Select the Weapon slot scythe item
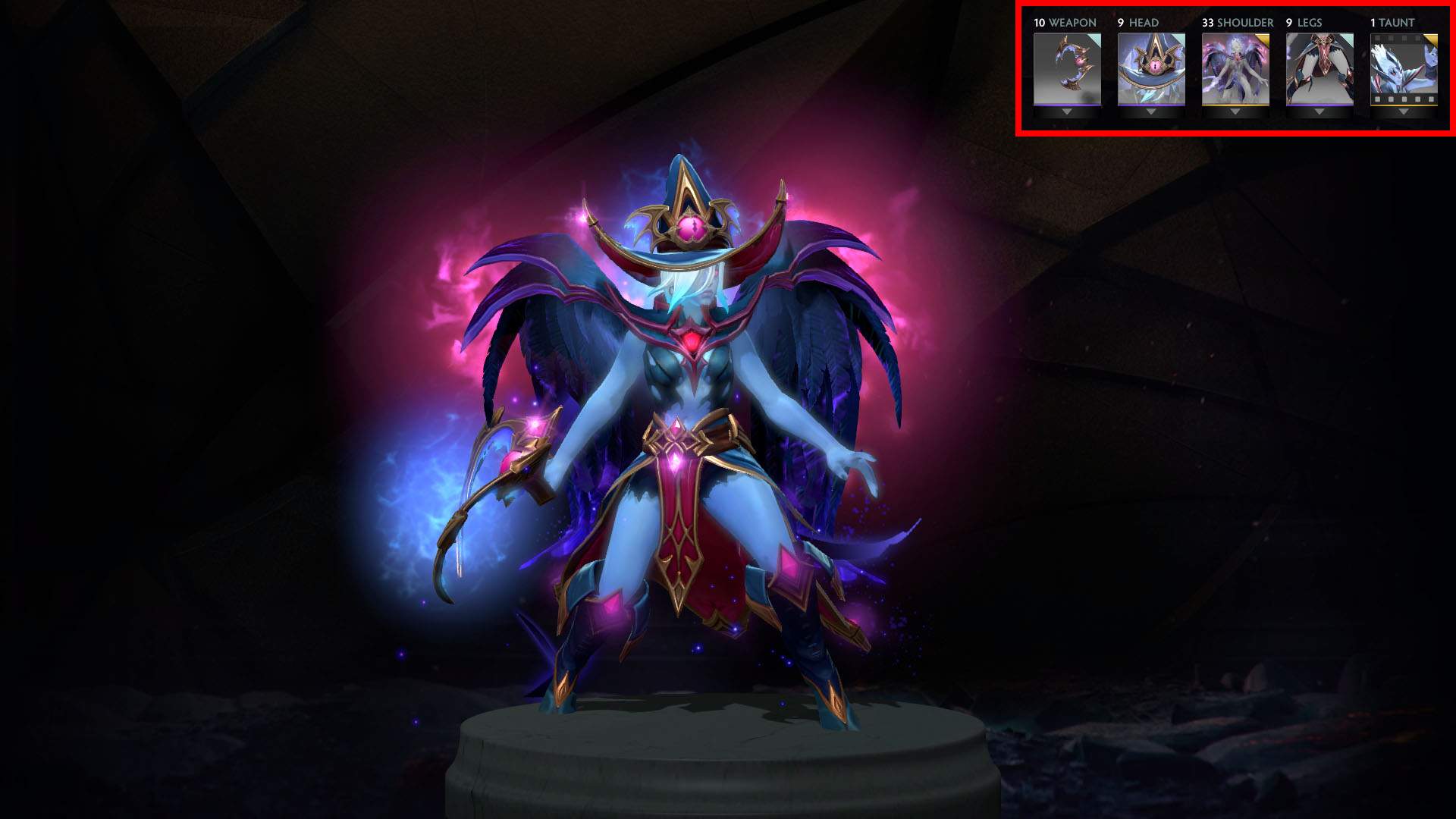 (x=1067, y=68)
